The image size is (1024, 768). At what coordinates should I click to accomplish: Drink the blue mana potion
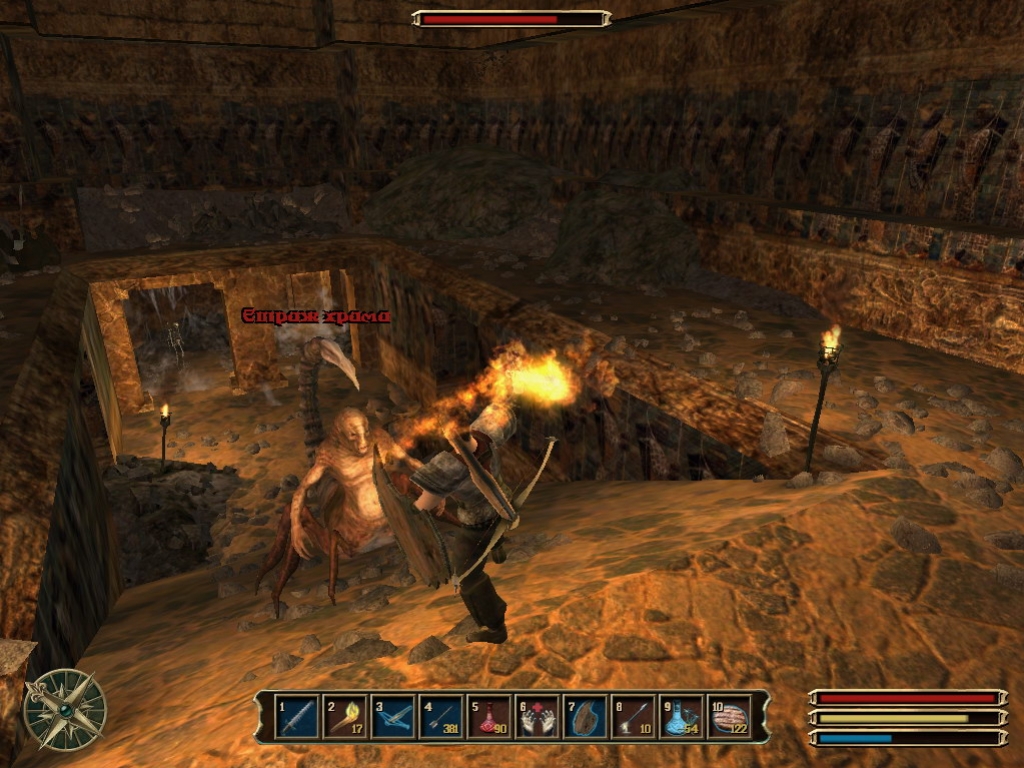(681, 717)
